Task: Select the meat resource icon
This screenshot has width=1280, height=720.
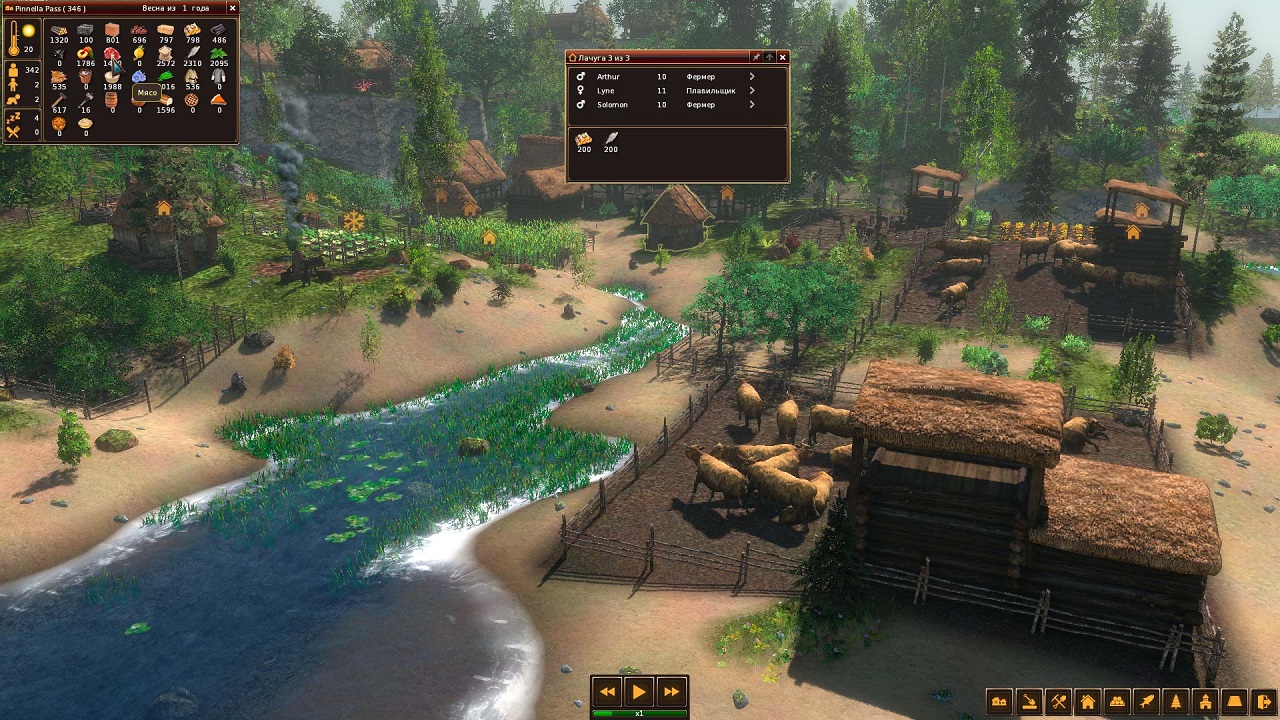Action: [111, 53]
